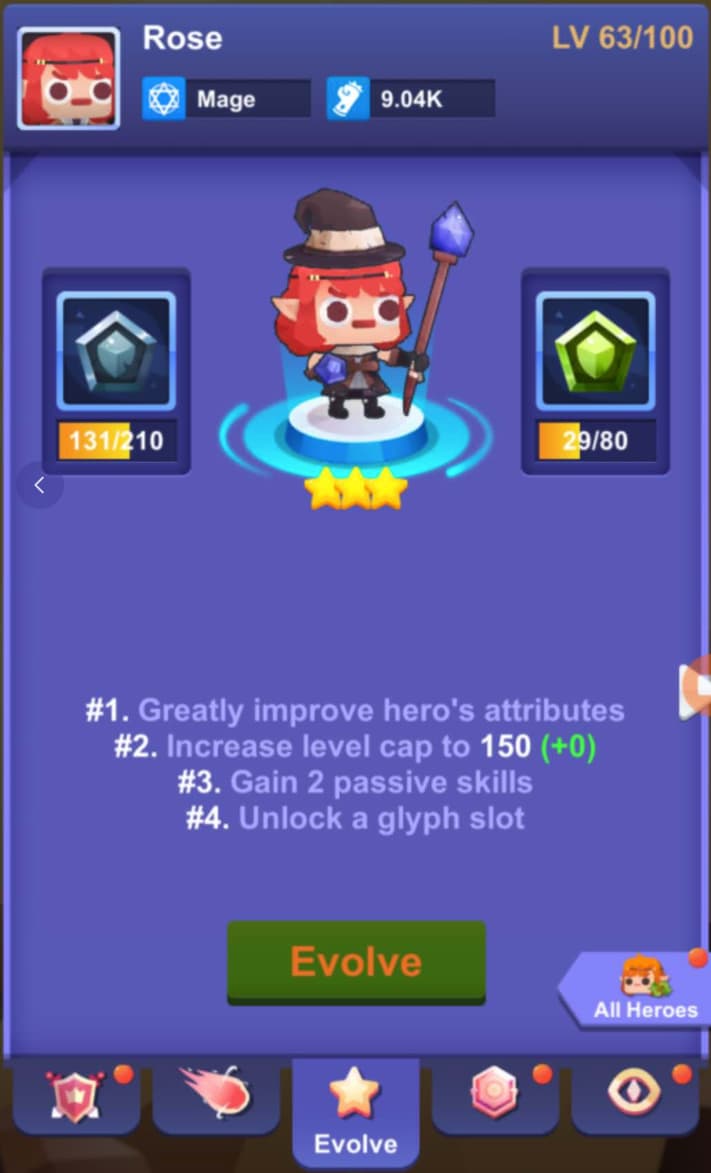Viewport: 711px width, 1173px height.
Task: Select the gray gem material slot
Action: (116, 350)
